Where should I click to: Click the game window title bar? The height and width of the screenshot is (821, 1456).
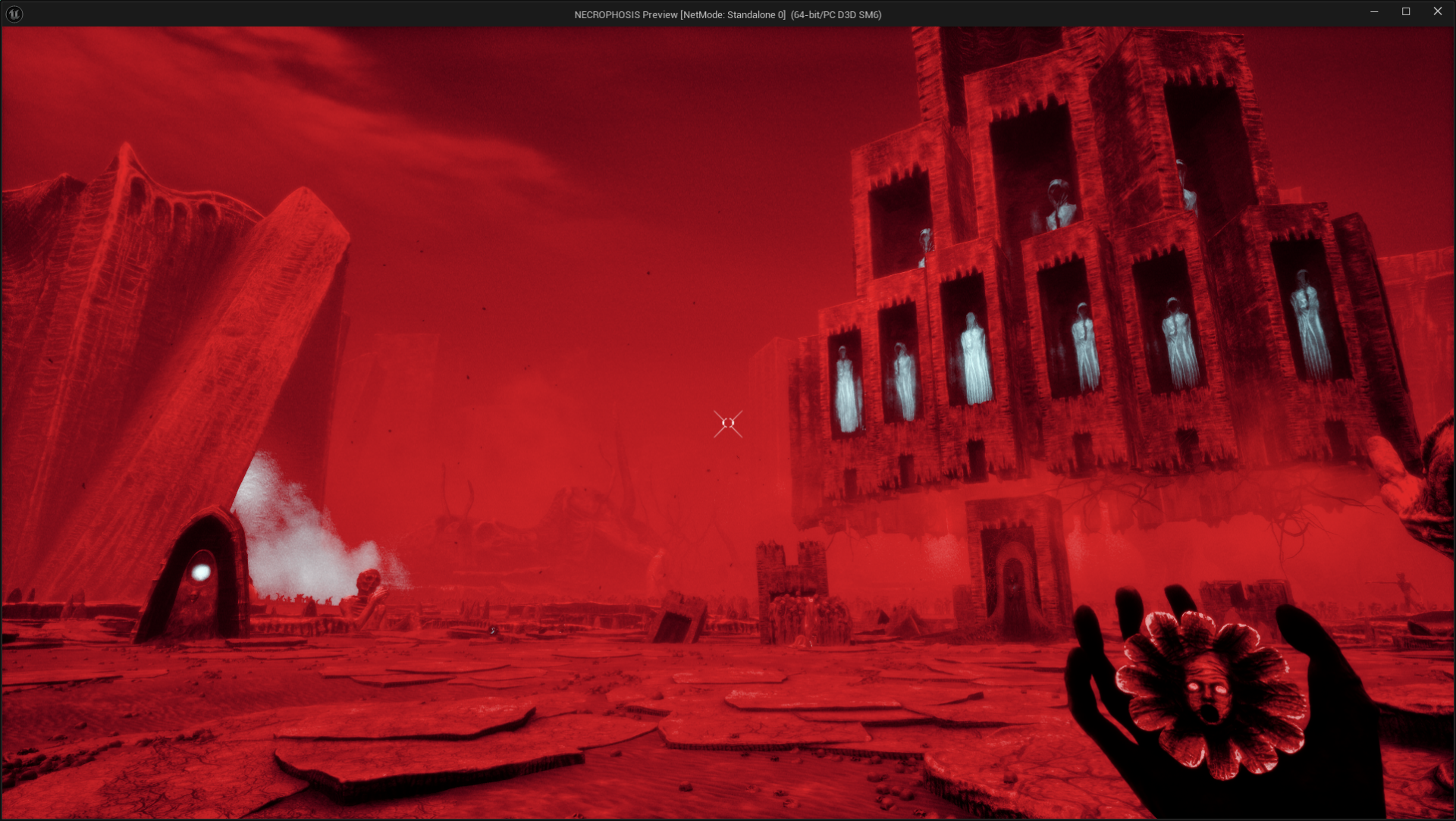tap(455, 14)
